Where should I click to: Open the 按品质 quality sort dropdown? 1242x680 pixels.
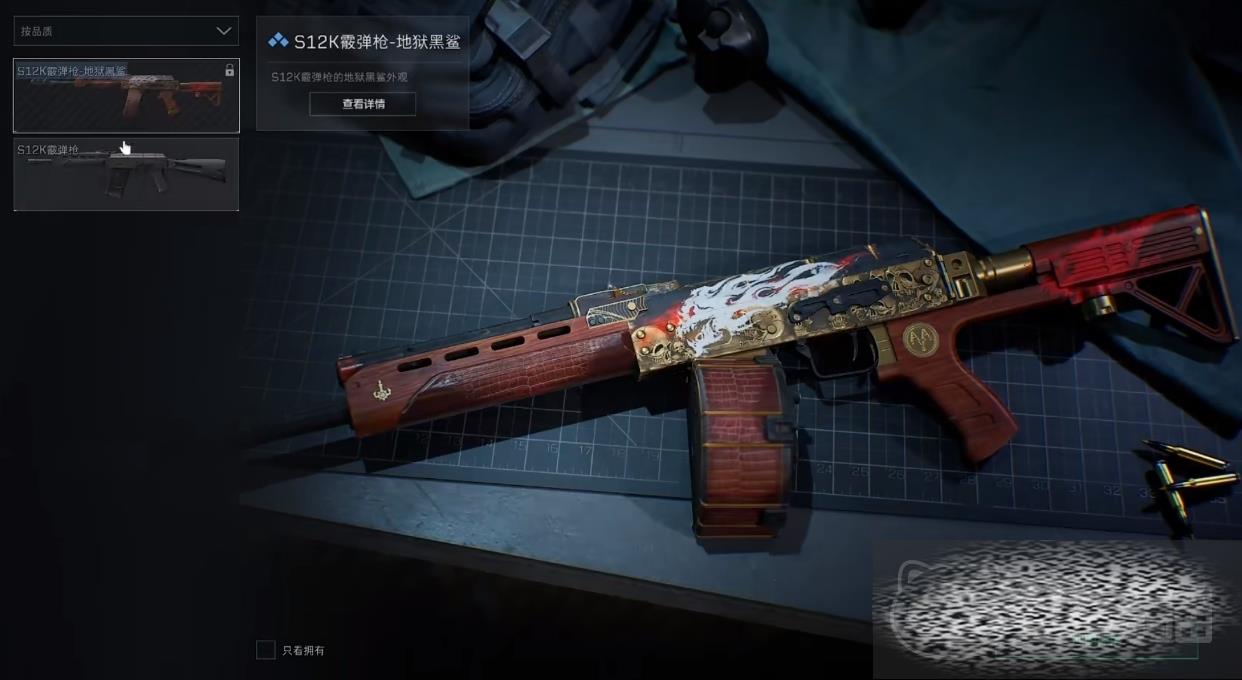coord(126,31)
